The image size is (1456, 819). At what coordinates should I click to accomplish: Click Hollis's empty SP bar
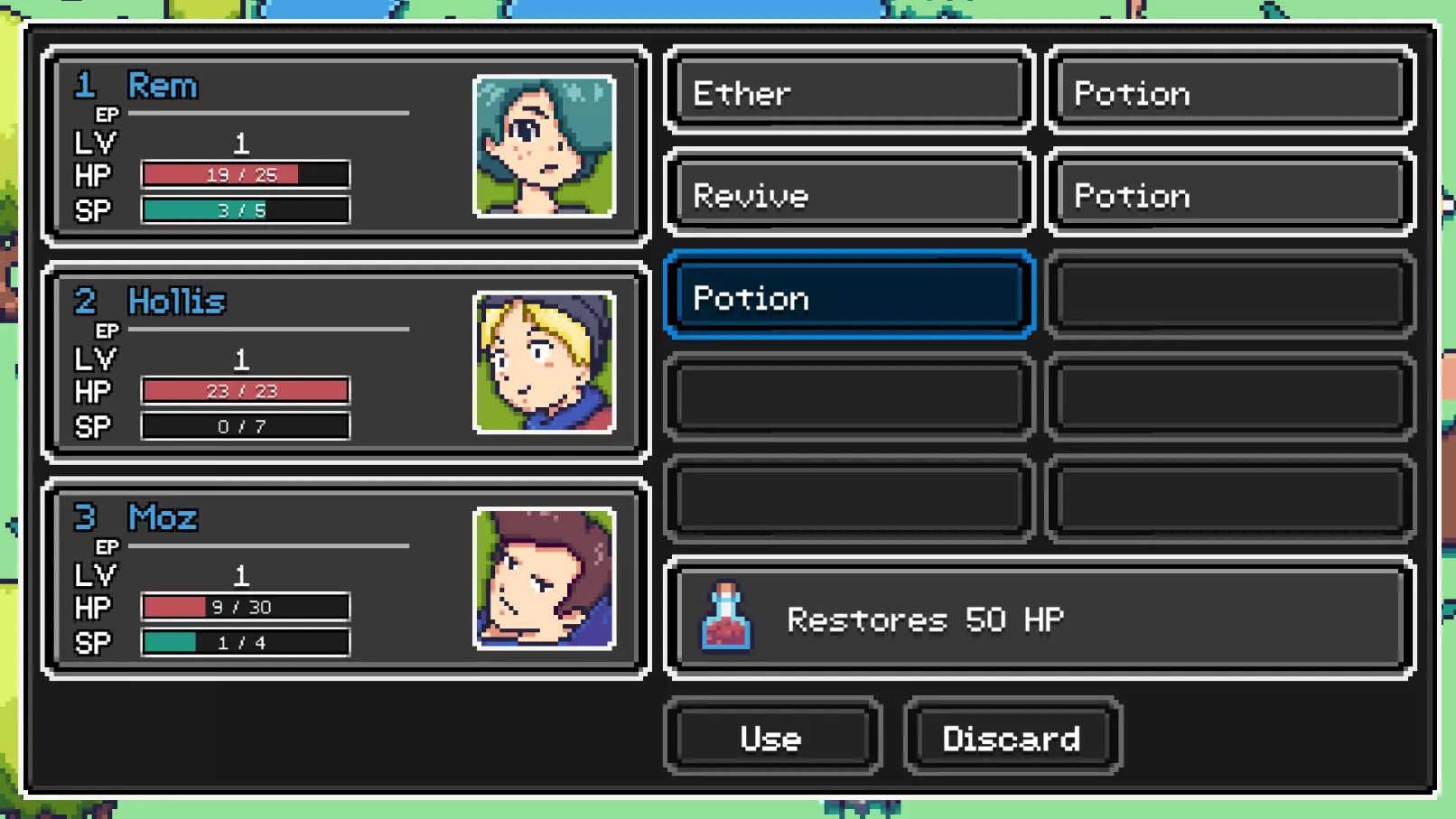coord(244,426)
